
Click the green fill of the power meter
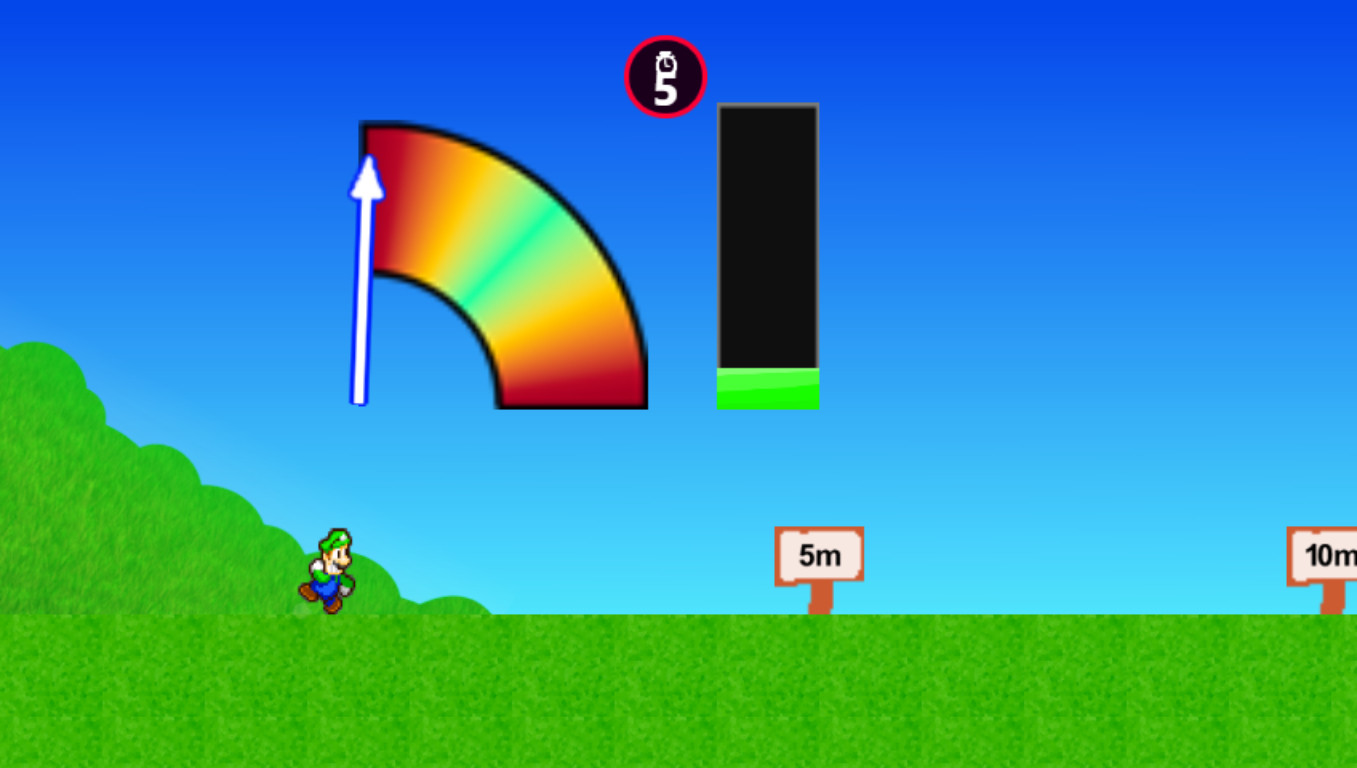(767, 390)
